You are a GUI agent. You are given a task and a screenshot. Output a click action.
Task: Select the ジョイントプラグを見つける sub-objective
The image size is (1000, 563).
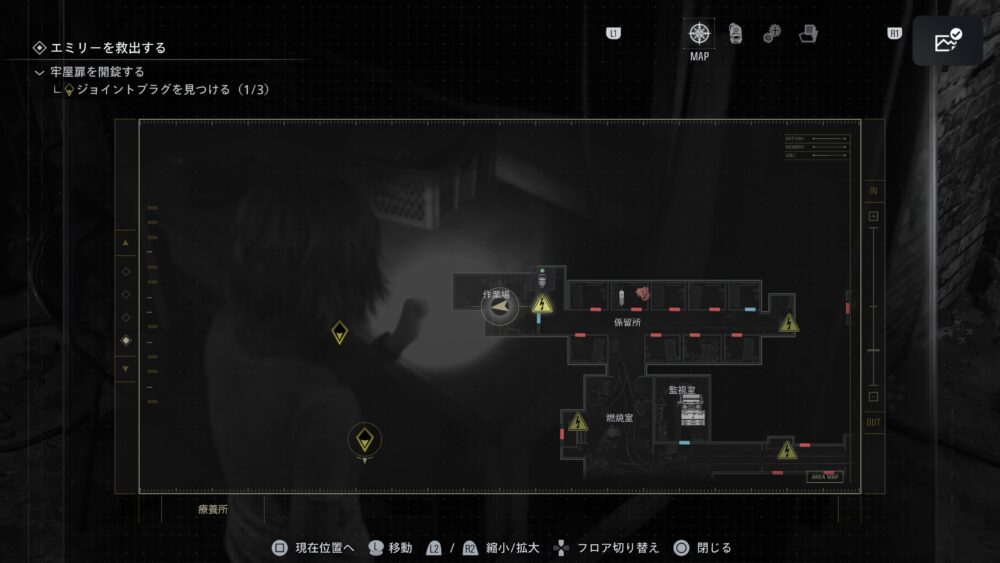click(x=166, y=90)
